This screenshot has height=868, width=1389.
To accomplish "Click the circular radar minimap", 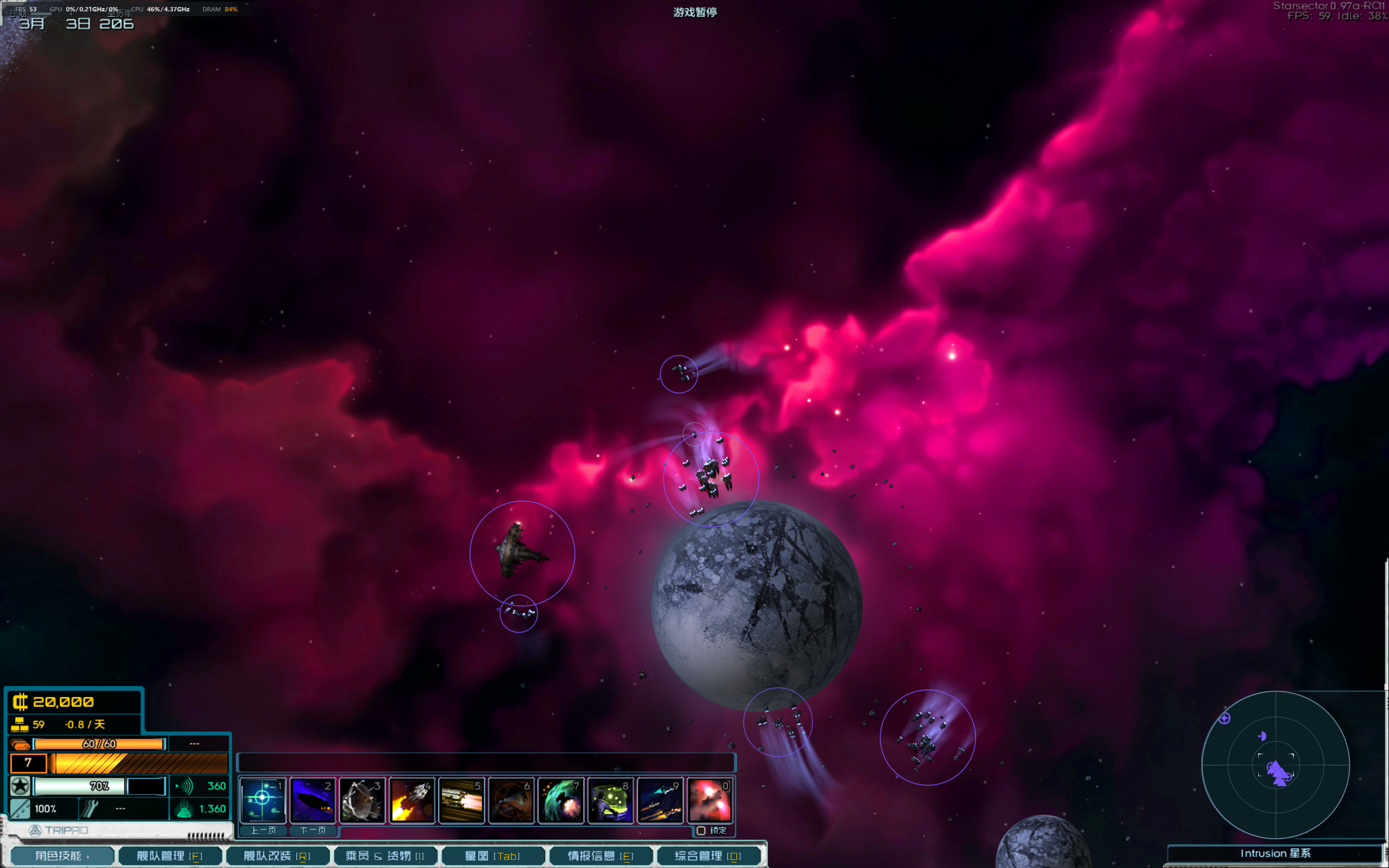I will (1276, 765).
